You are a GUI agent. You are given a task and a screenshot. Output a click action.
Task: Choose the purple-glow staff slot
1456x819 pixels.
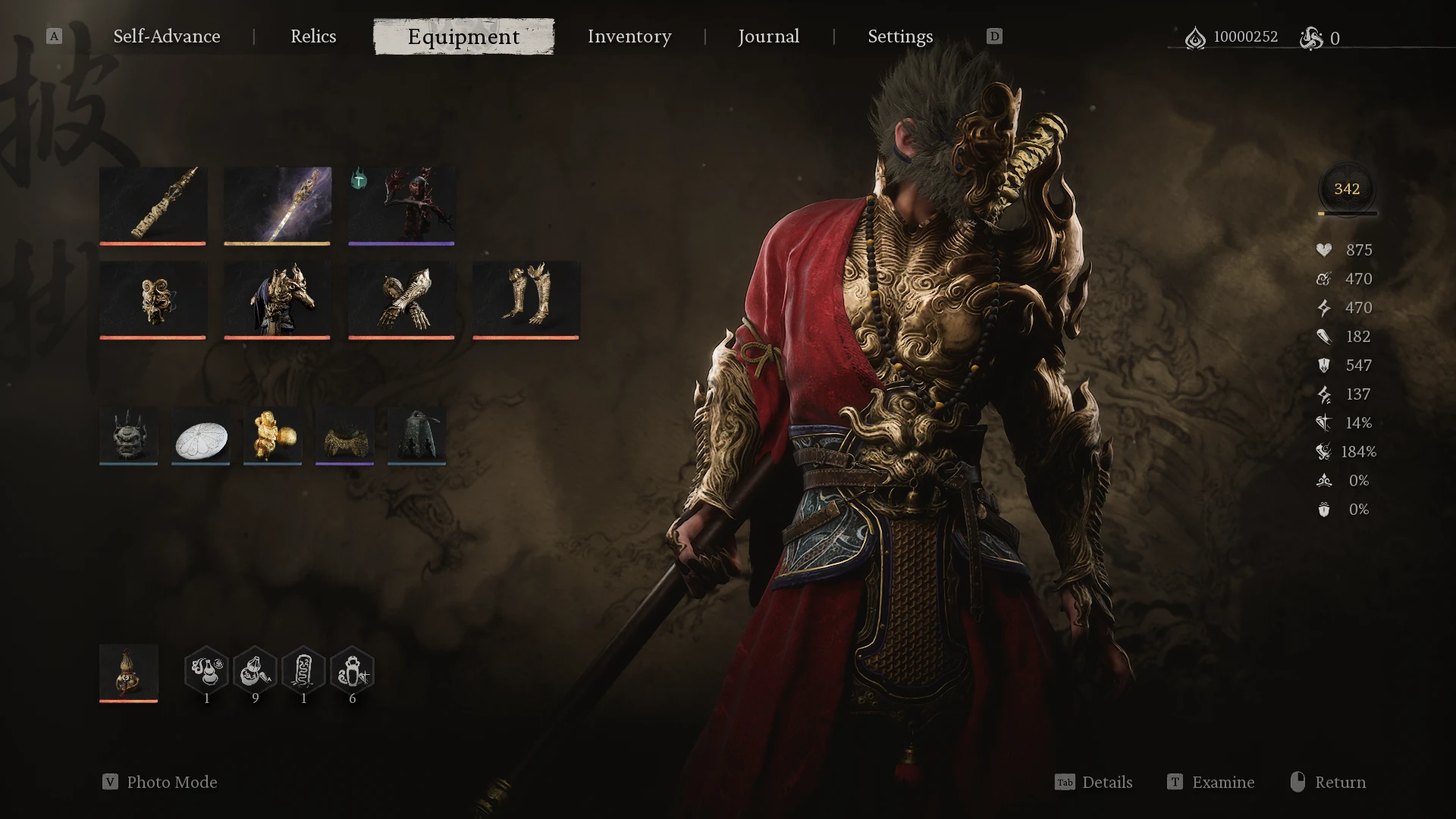coord(277,205)
